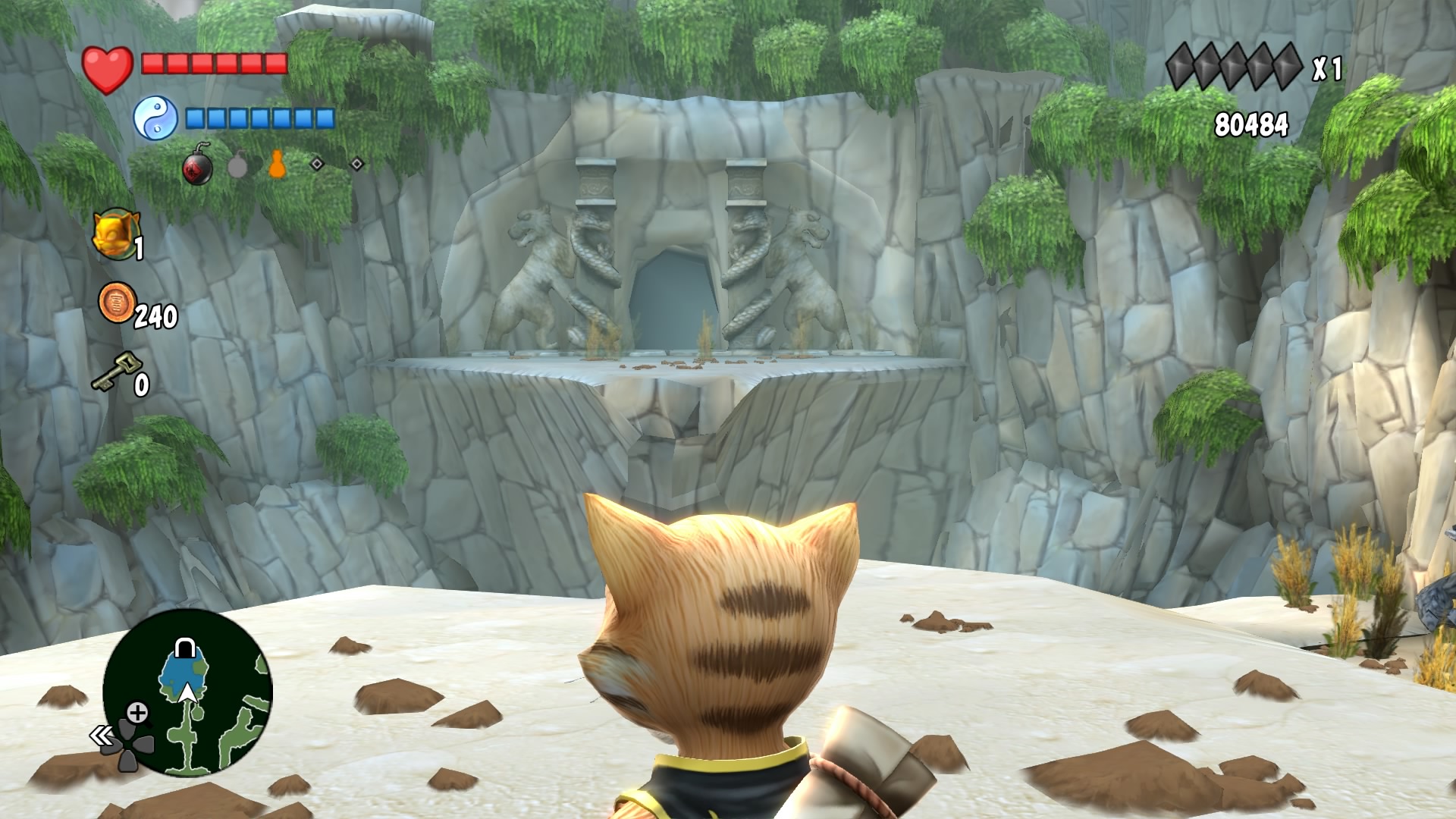This screenshot has height=819, width=1456.
Task: Click the player arrow on the minimap
Action: pyautogui.click(x=187, y=692)
